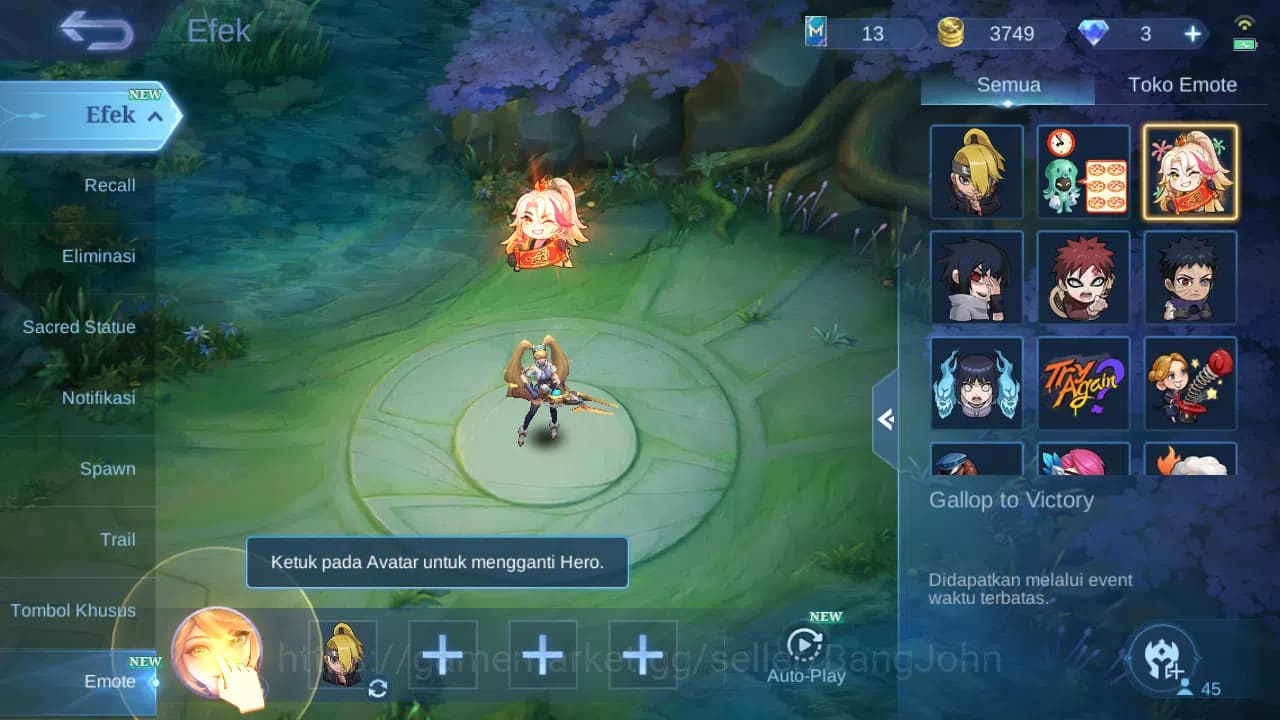1280x720 pixels.
Task: Collapse the emote selection panel sidebar arrow
Action: click(886, 420)
